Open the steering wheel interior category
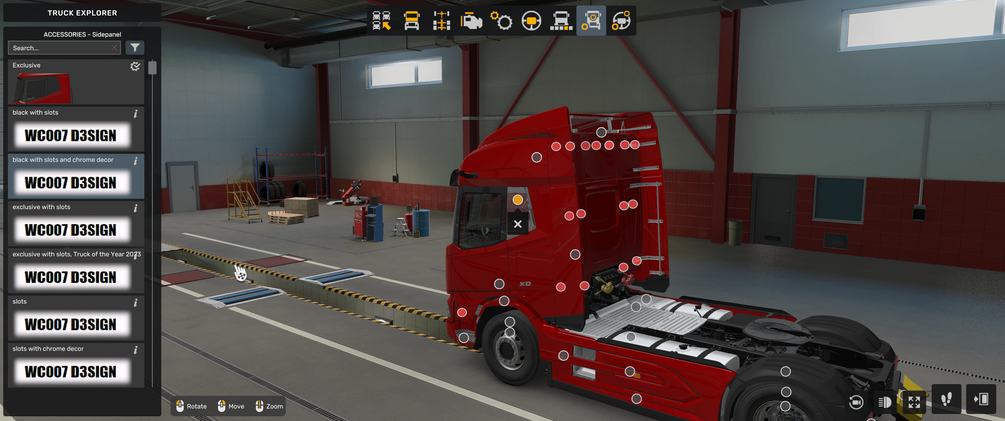The width and height of the screenshot is (1005, 421). (x=532, y=20)
